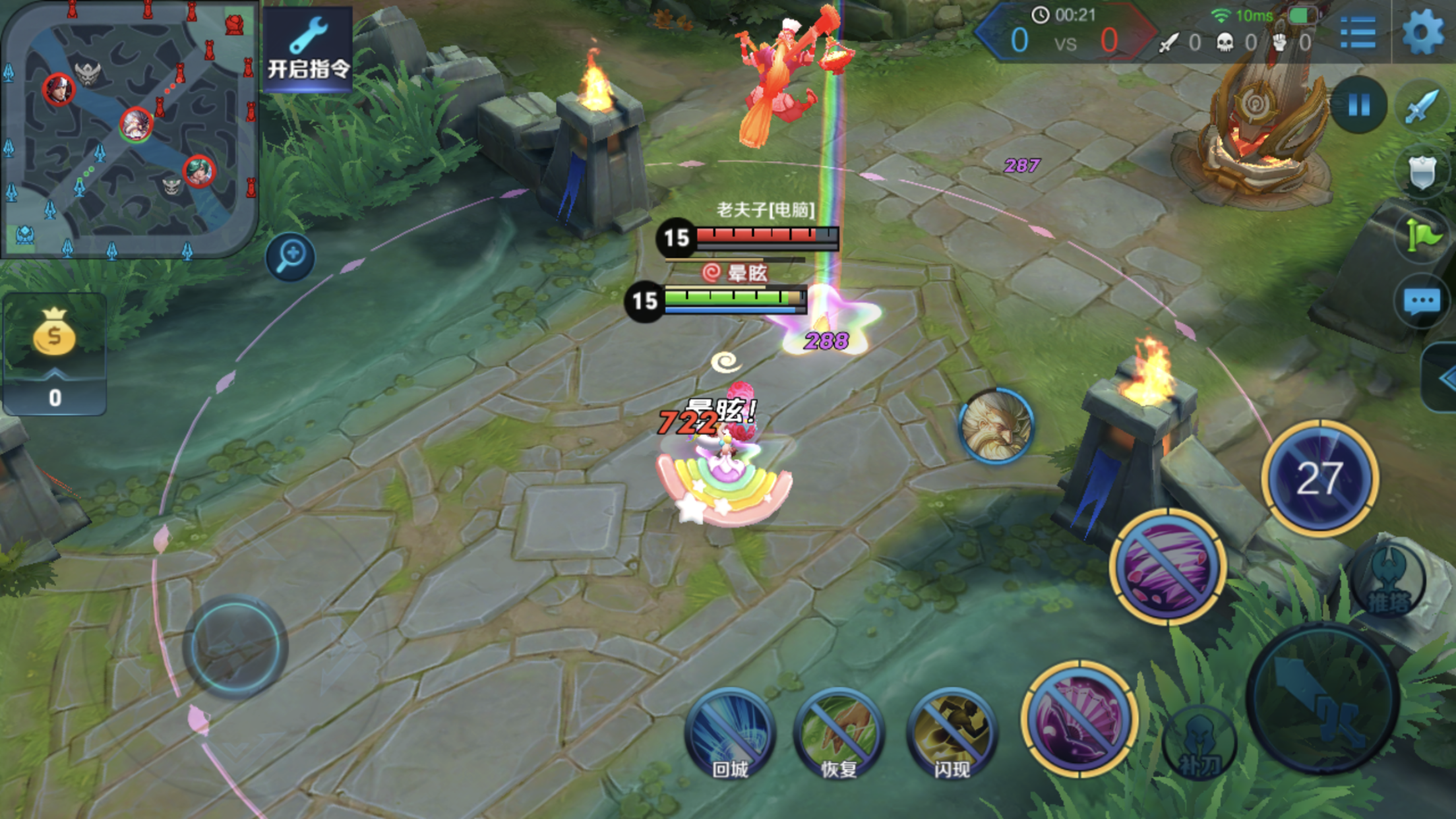
Task: Select the green flag gather signal
Action: (1422, 235)
